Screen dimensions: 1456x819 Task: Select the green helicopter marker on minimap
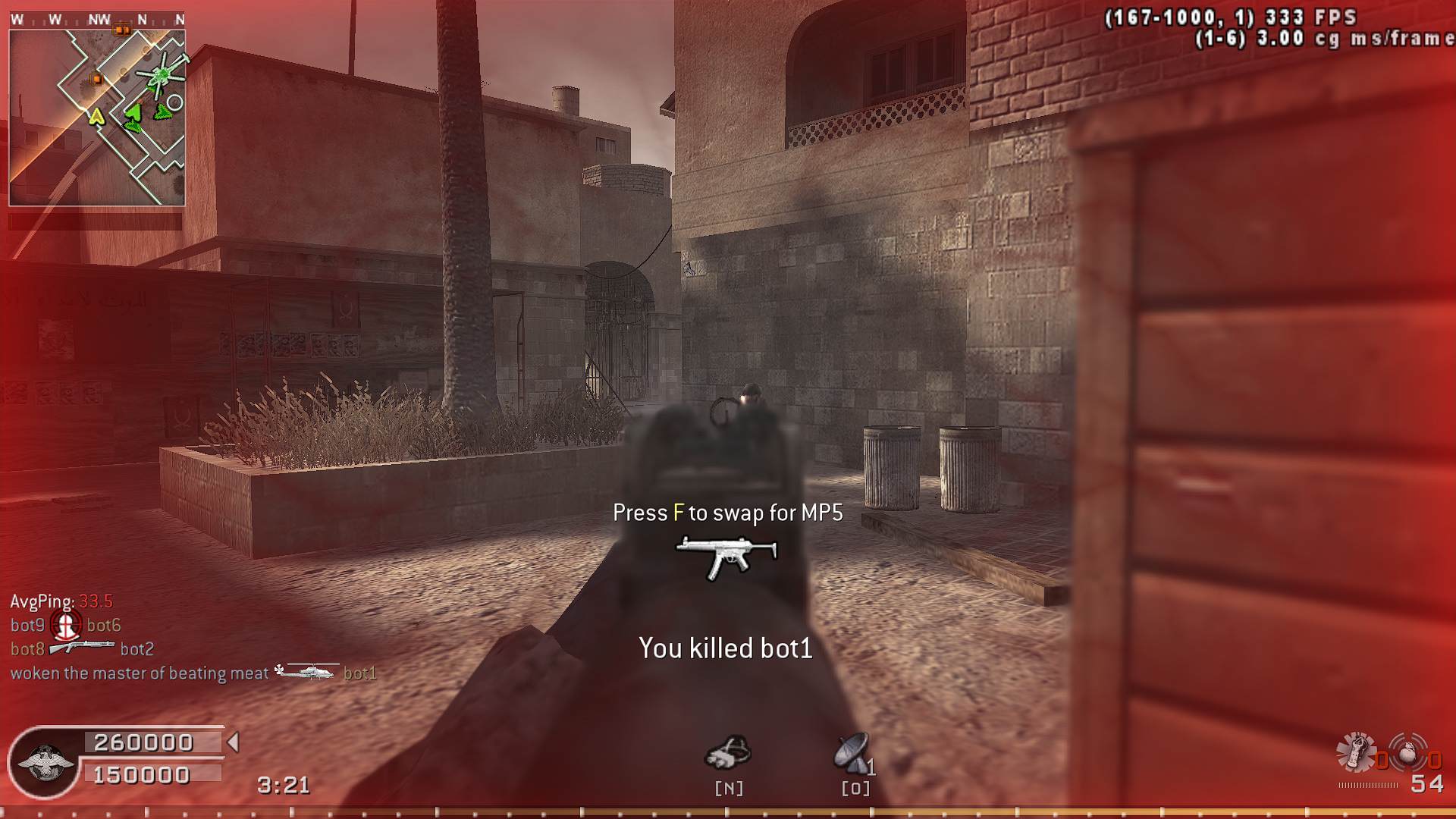pyautogui.click(x=160, y=75)
